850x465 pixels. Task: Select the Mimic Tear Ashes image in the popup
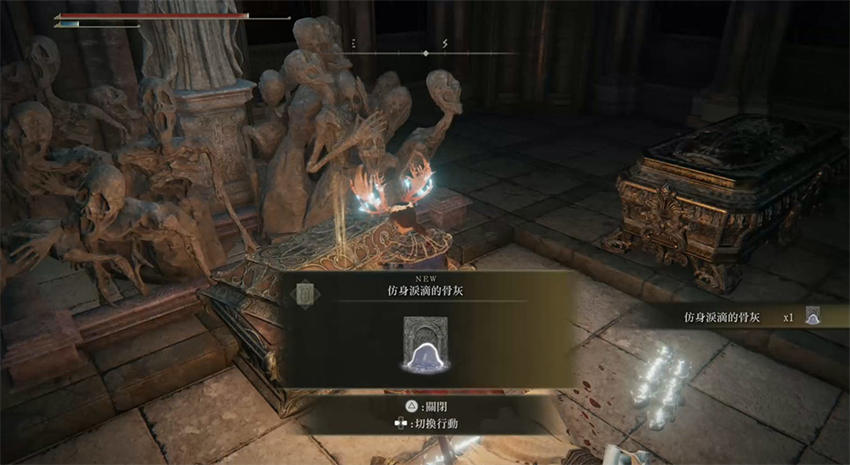428,345
